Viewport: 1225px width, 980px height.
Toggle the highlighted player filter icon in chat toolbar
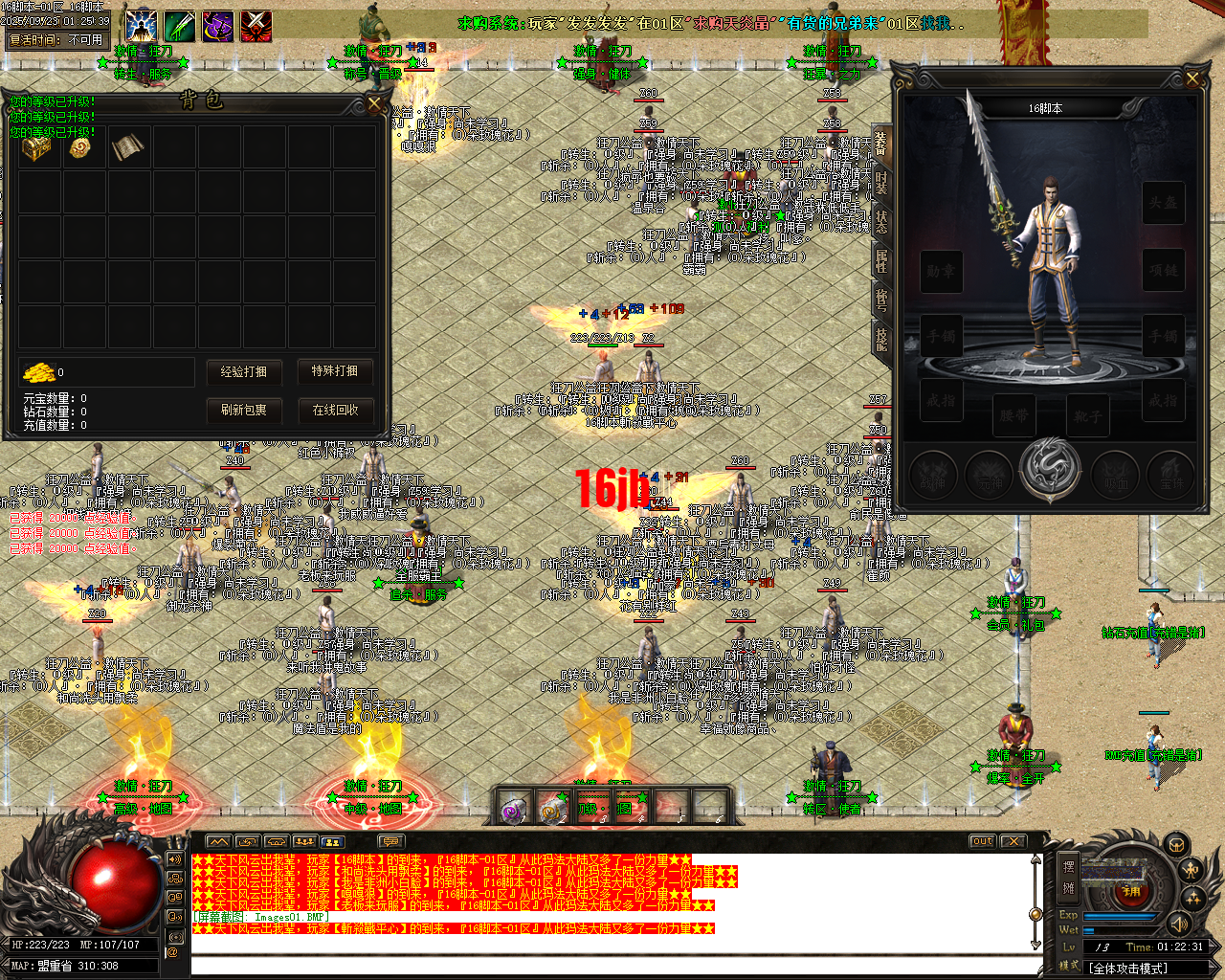(x=332, y=842)
